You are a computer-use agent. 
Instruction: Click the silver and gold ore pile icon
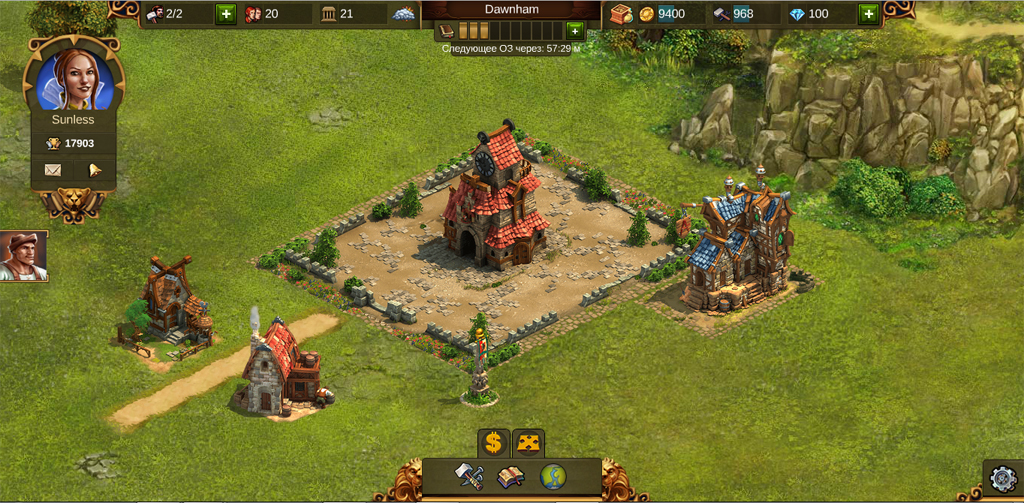pyautogui.click(x=402, y=14)
